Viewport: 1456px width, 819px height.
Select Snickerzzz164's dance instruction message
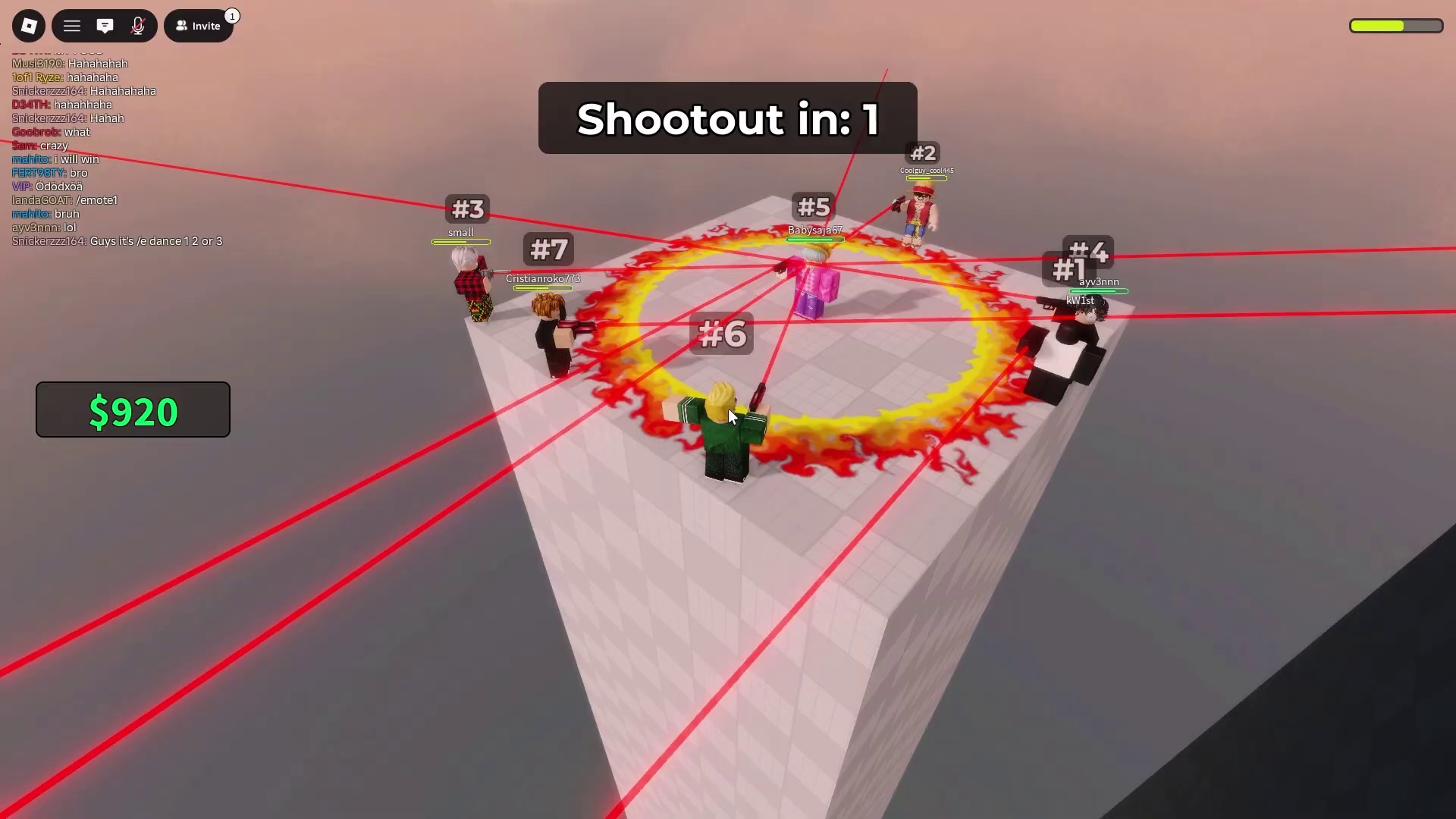click(x=117, y=241)
